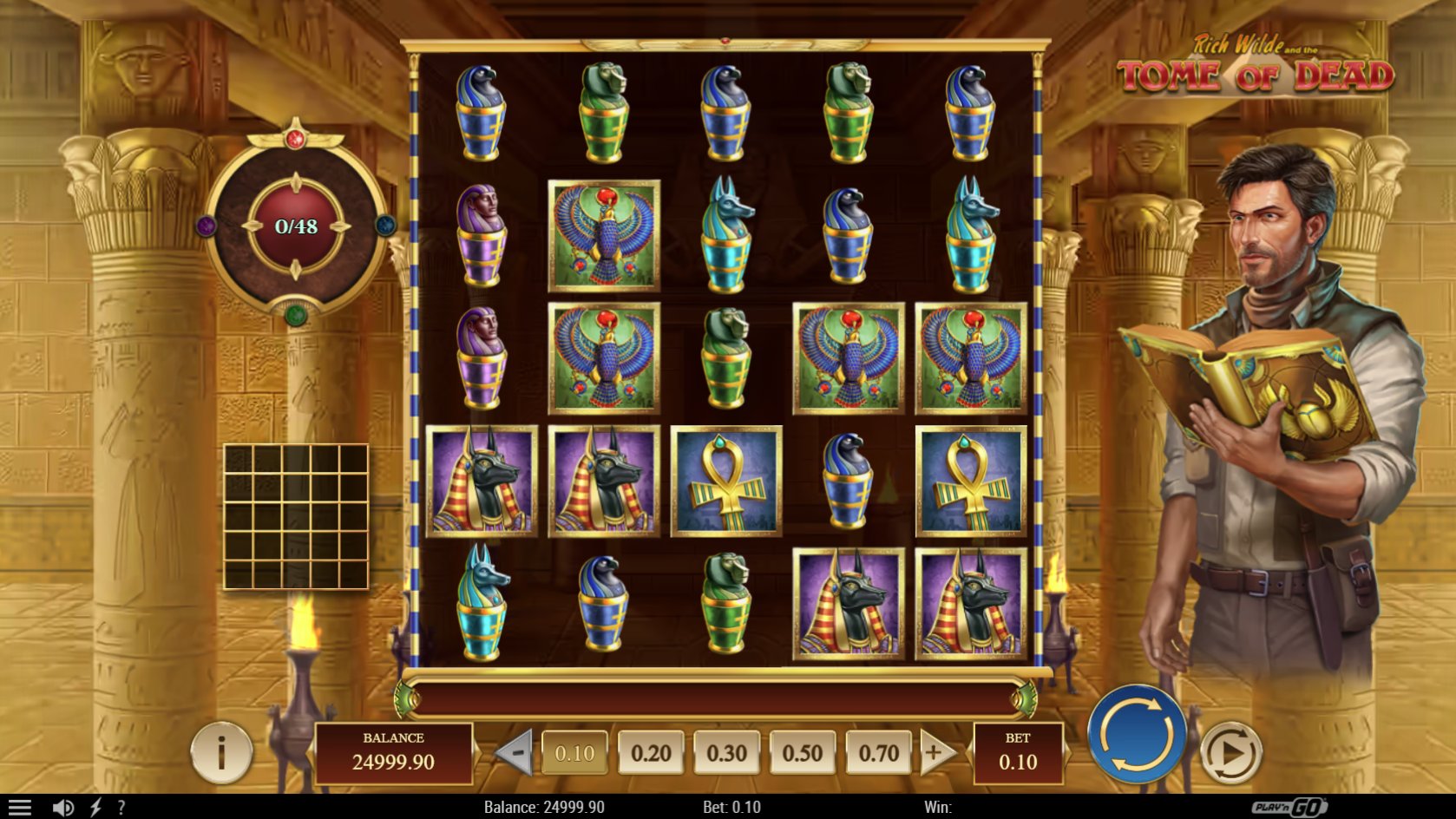Decrease bet with the left arrow
1456x819 pixels.
pos(515,752)
